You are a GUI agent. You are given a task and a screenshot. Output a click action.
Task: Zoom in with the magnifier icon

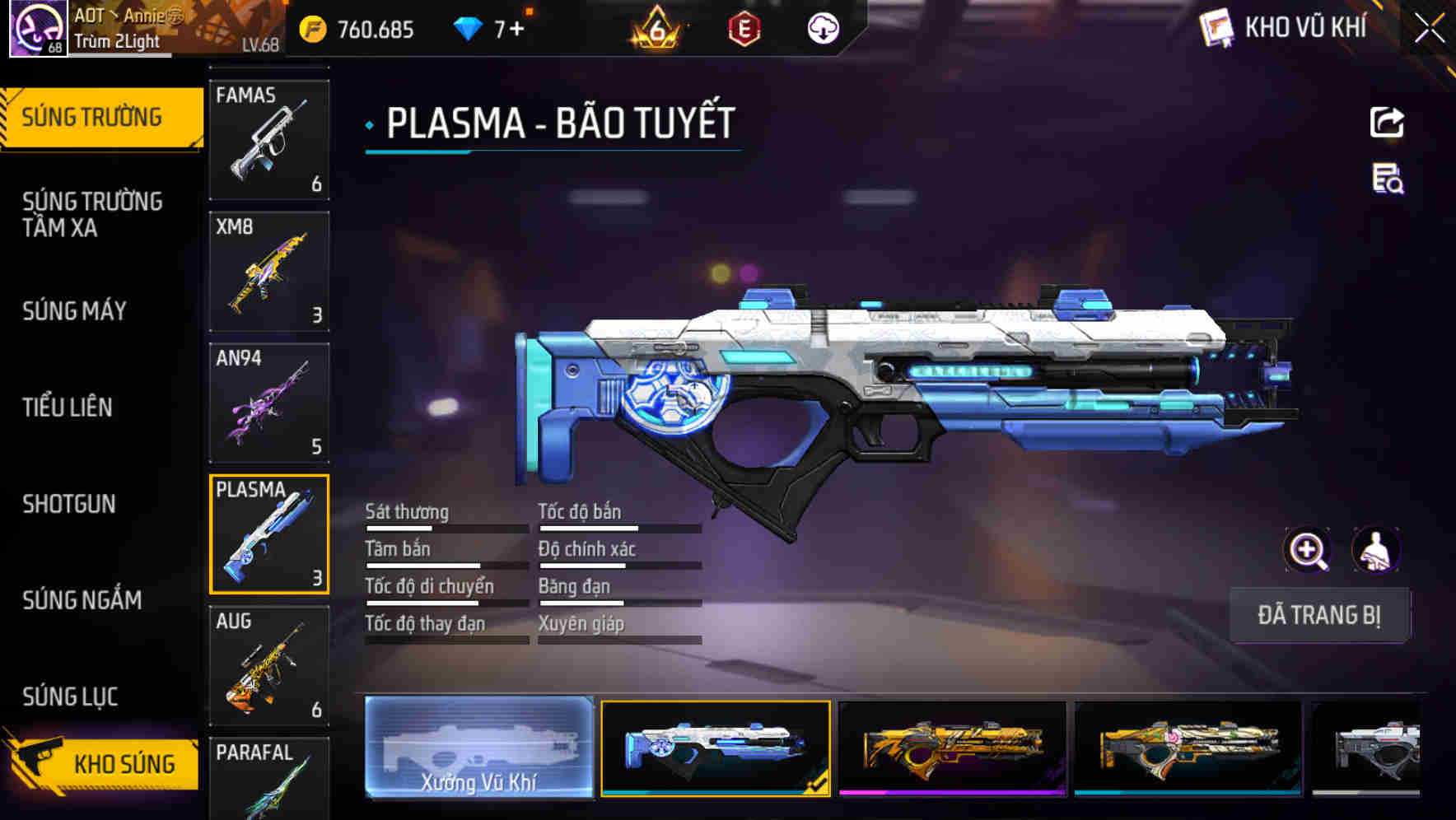1308,550
